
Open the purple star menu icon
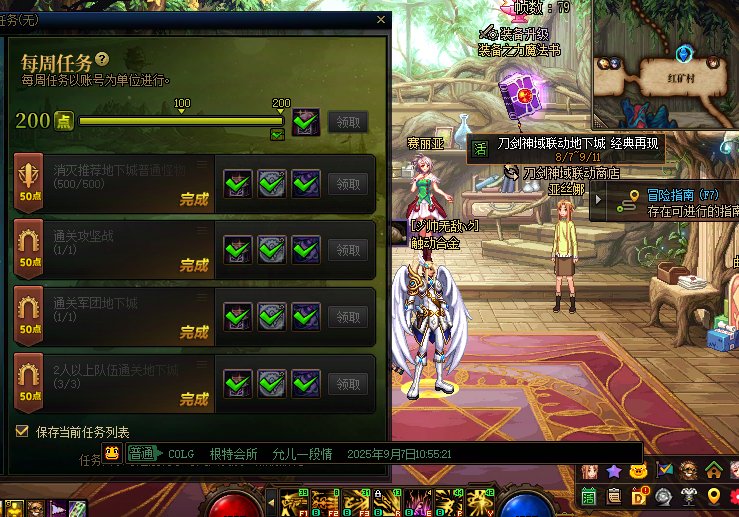tap(613, 470)
